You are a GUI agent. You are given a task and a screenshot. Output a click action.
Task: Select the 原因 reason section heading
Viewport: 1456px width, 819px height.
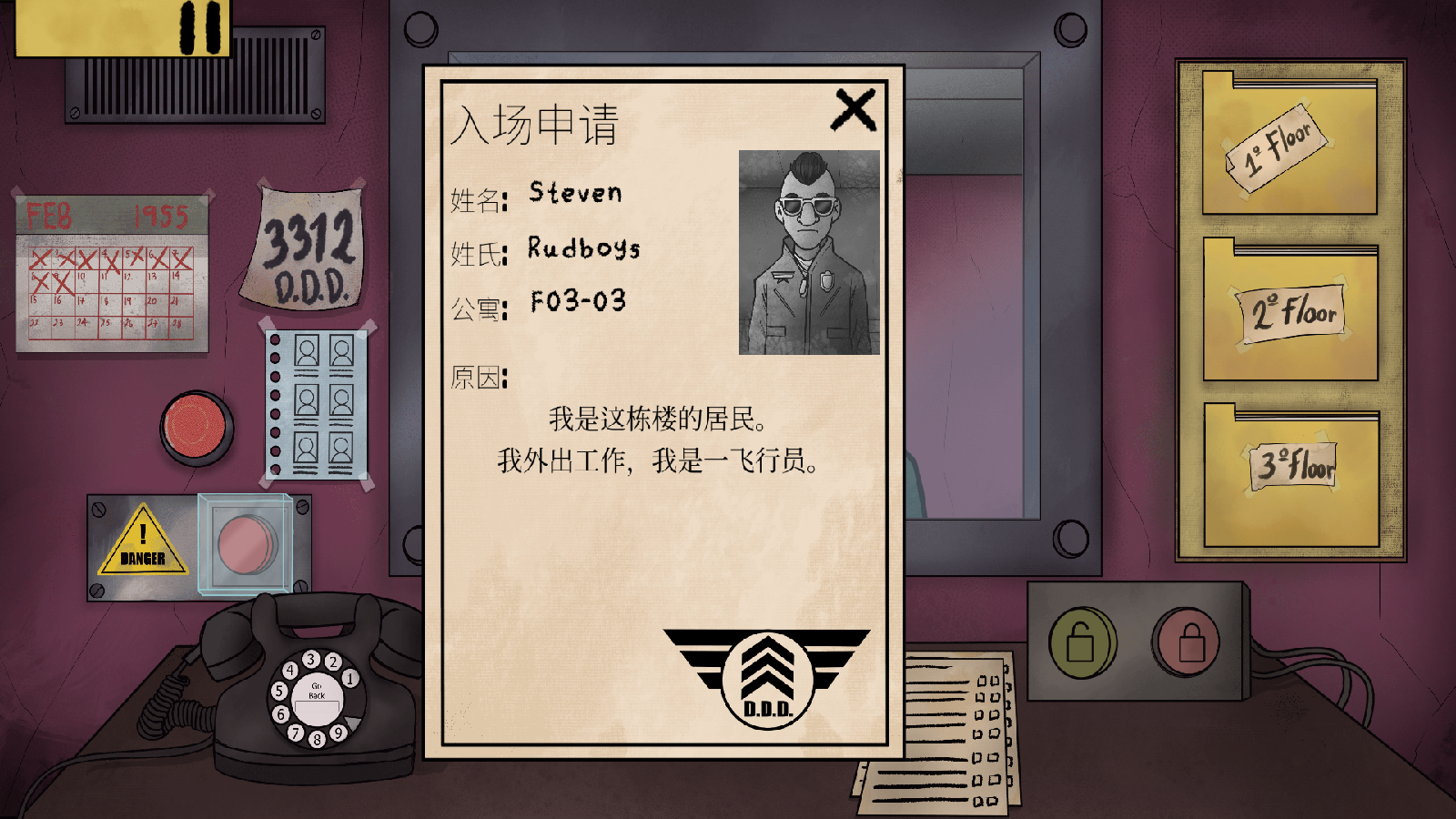tap(476, 378)
